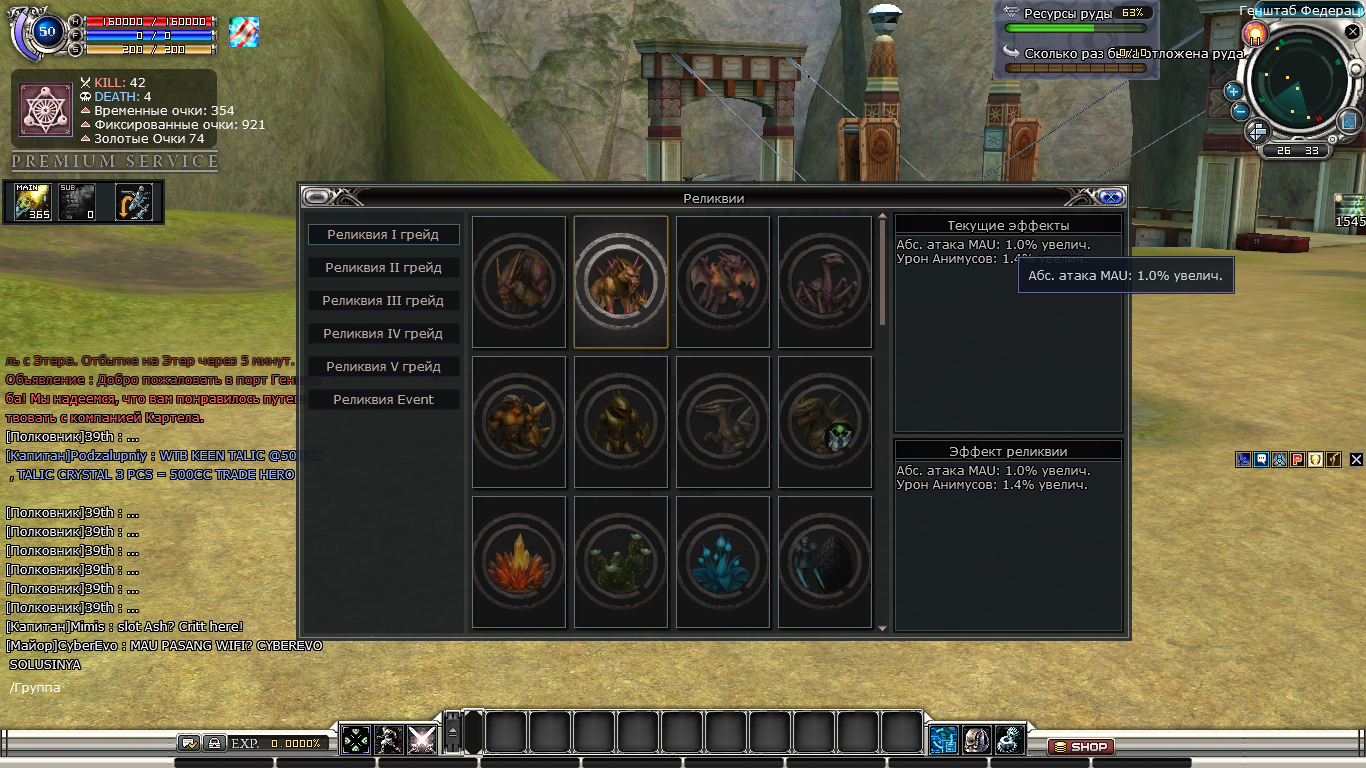Show Реликвия V грейд relics

383,367
